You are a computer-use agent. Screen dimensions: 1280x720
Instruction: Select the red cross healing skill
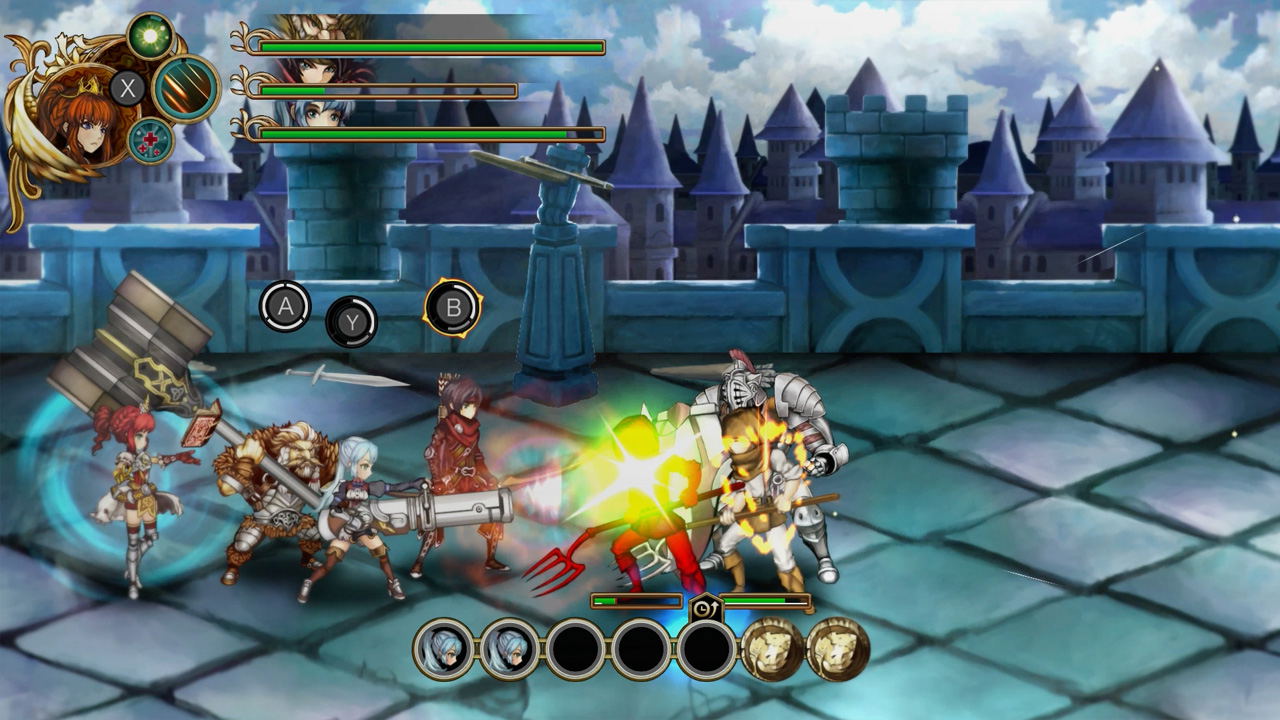click(151, 140)
